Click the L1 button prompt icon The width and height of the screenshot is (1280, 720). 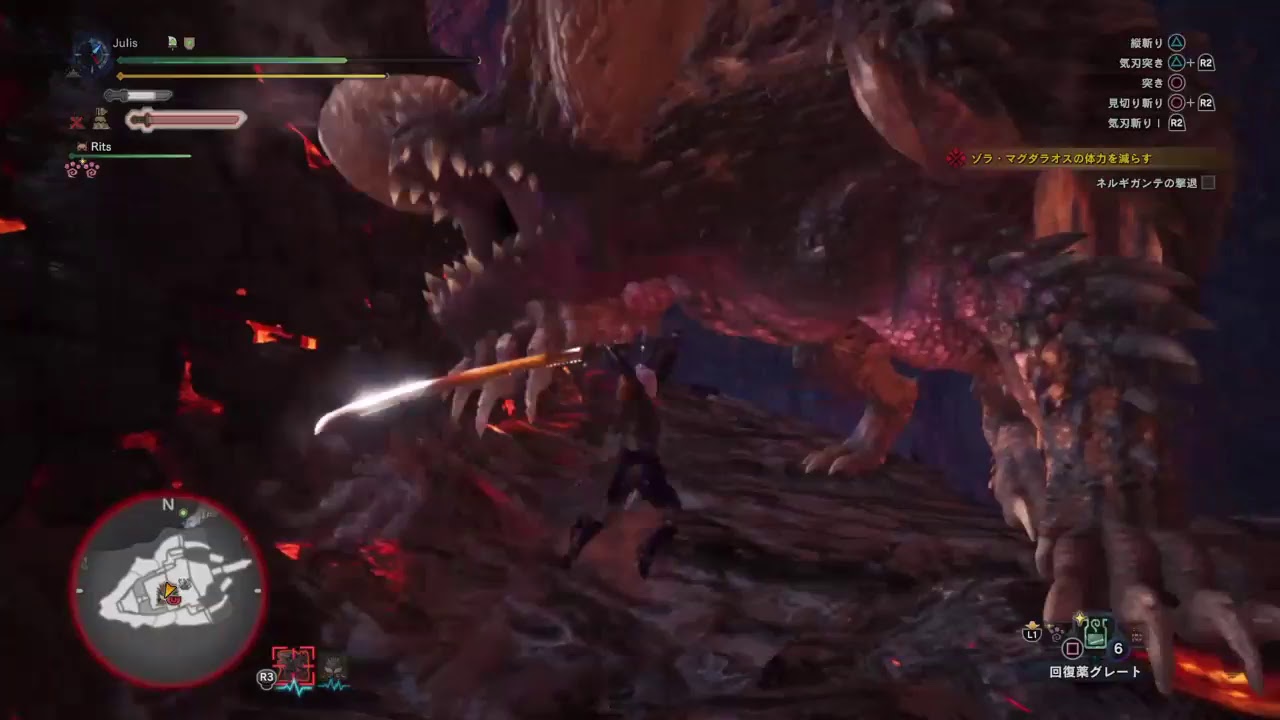[1031, 633]
